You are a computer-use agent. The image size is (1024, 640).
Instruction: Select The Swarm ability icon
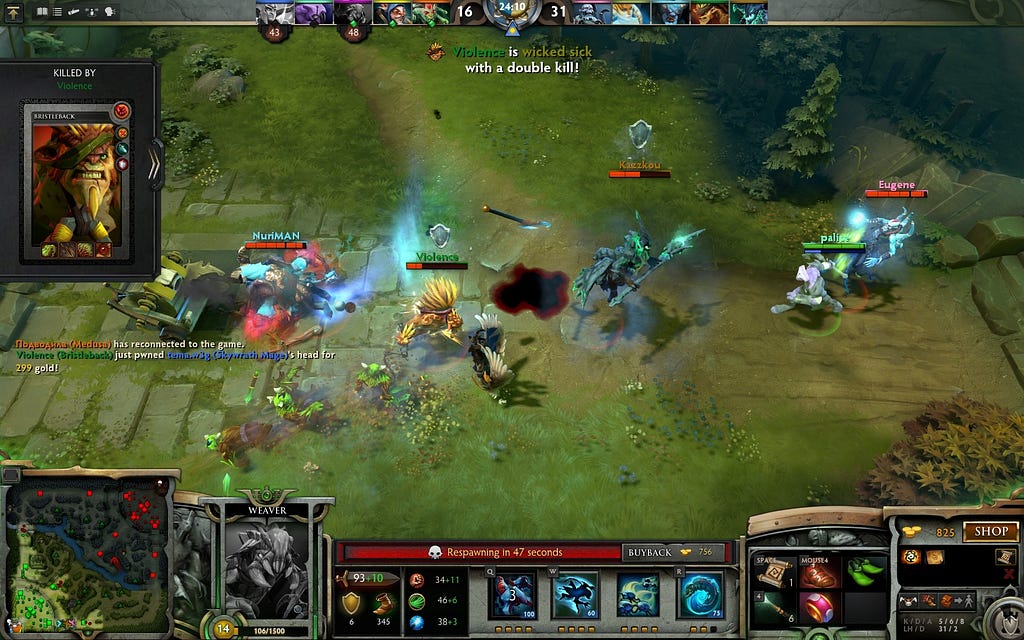tap(511, 595)
